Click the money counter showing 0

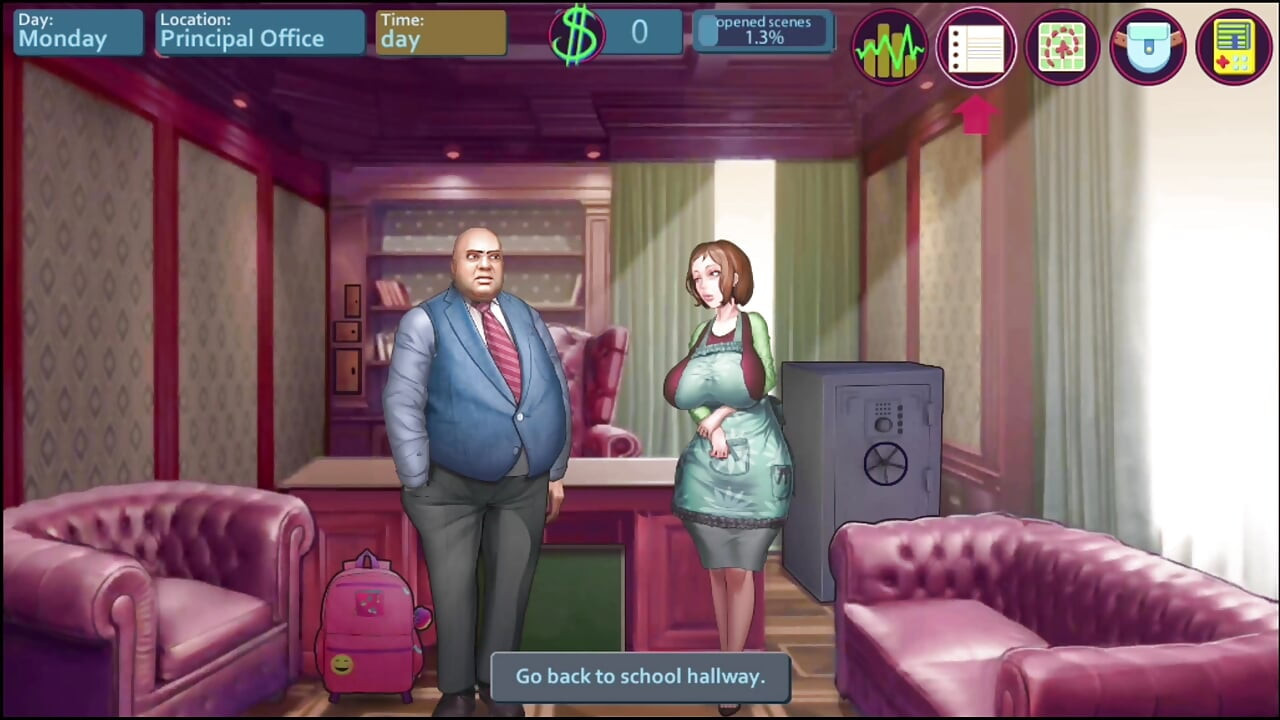639,33
